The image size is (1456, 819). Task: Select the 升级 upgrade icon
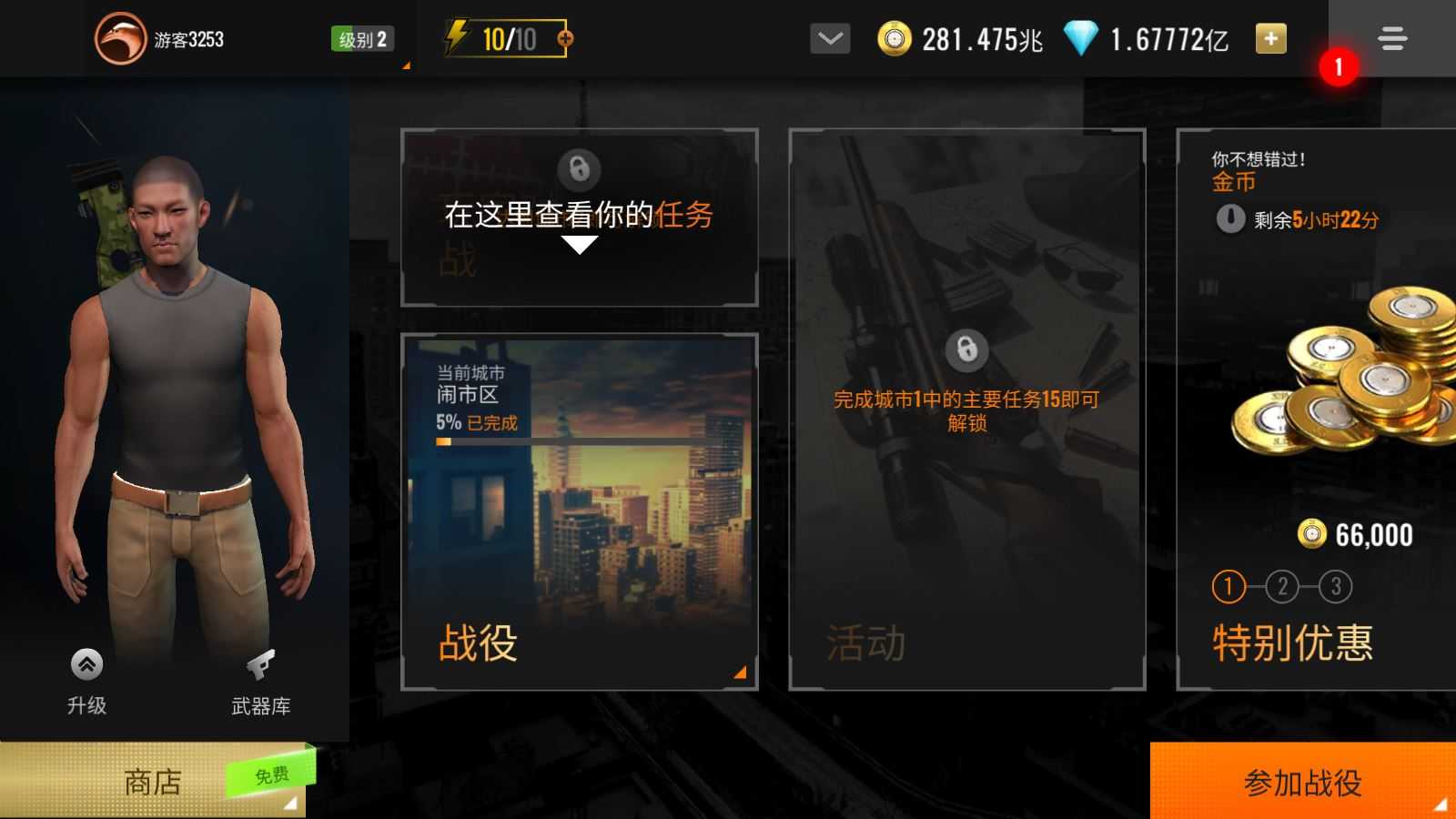pyautogui.click(x=86, y=664)
